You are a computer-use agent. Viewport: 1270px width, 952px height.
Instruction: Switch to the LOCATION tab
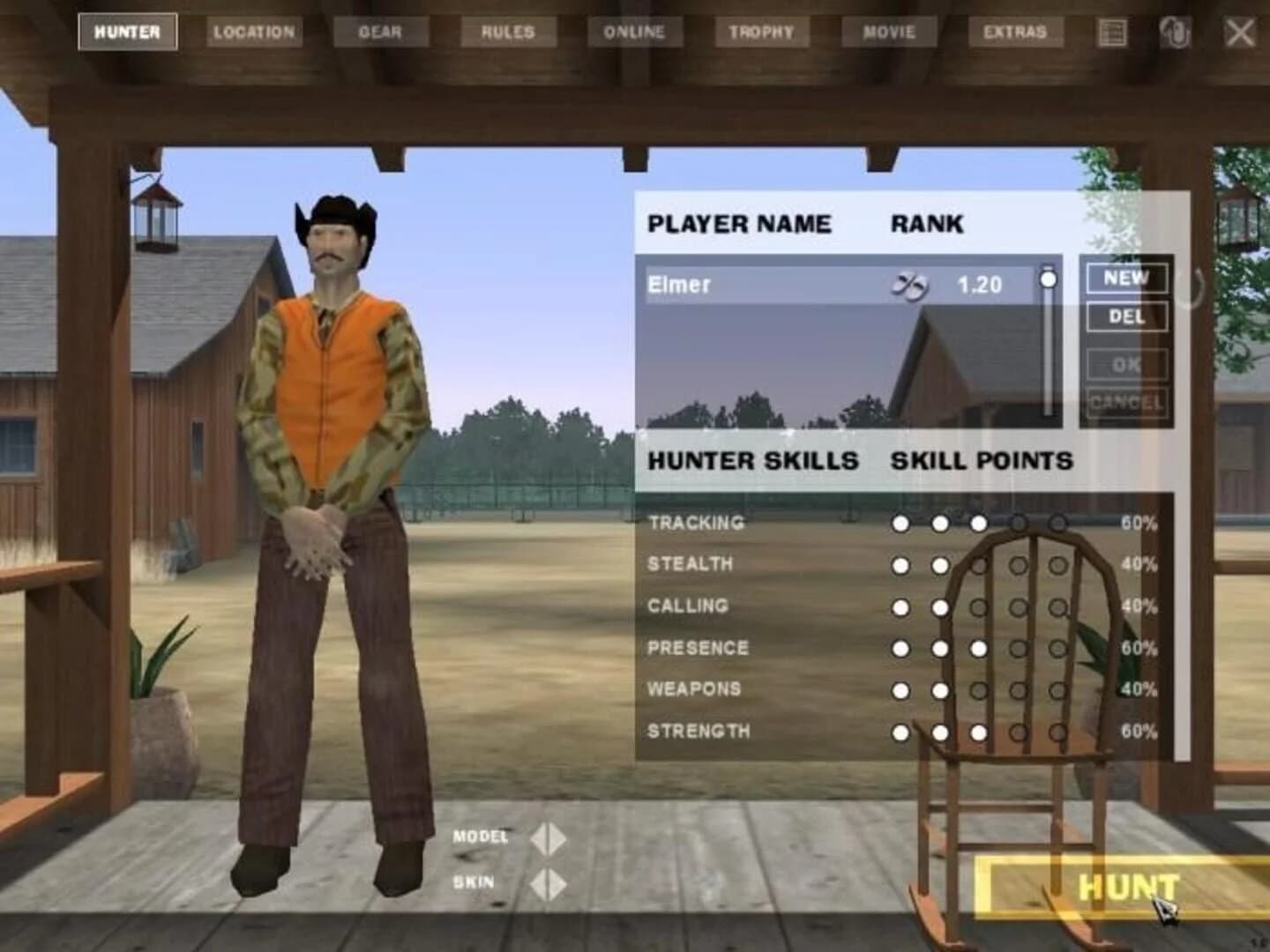click(x=254, y=31)
